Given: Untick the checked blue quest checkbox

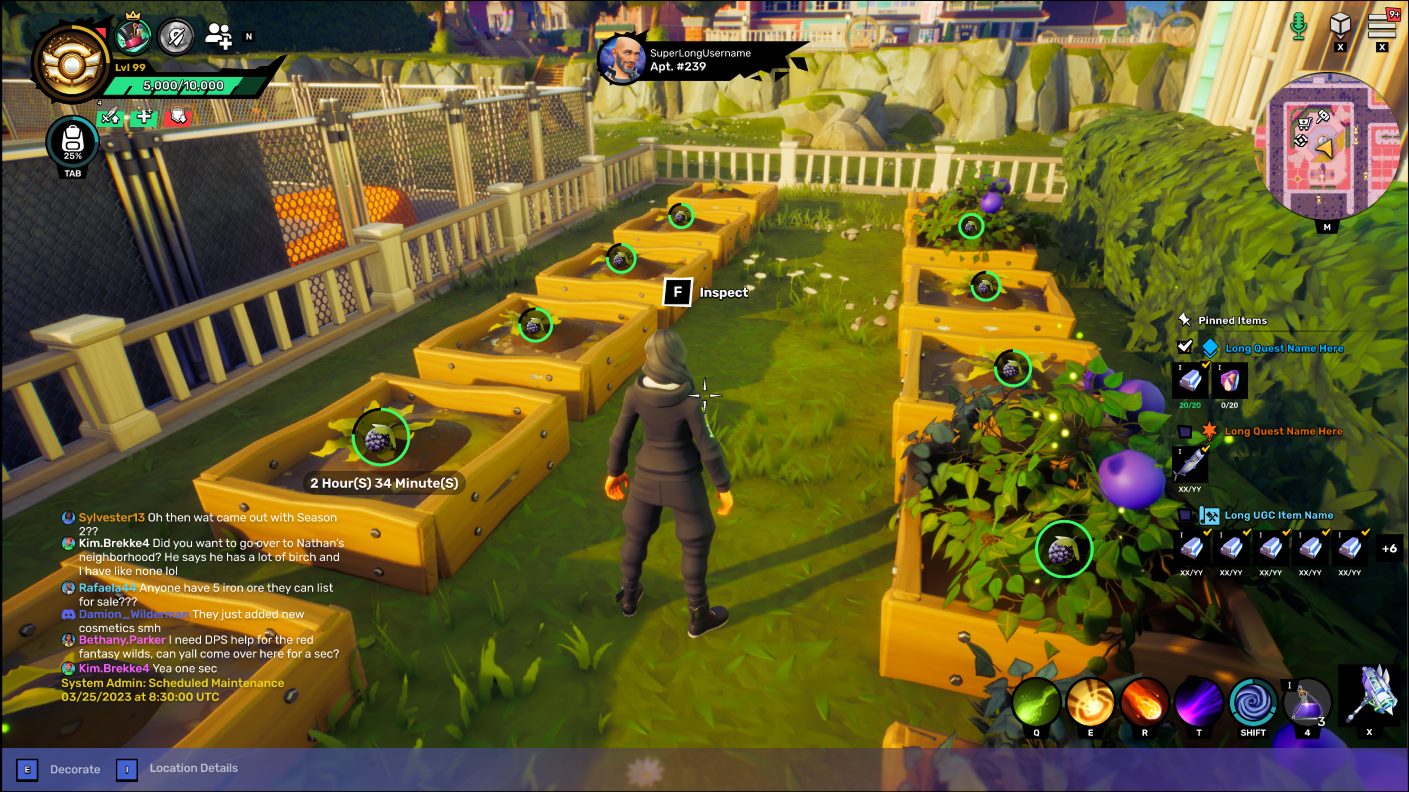Looking at the screenshot, I should (1185, 347).
